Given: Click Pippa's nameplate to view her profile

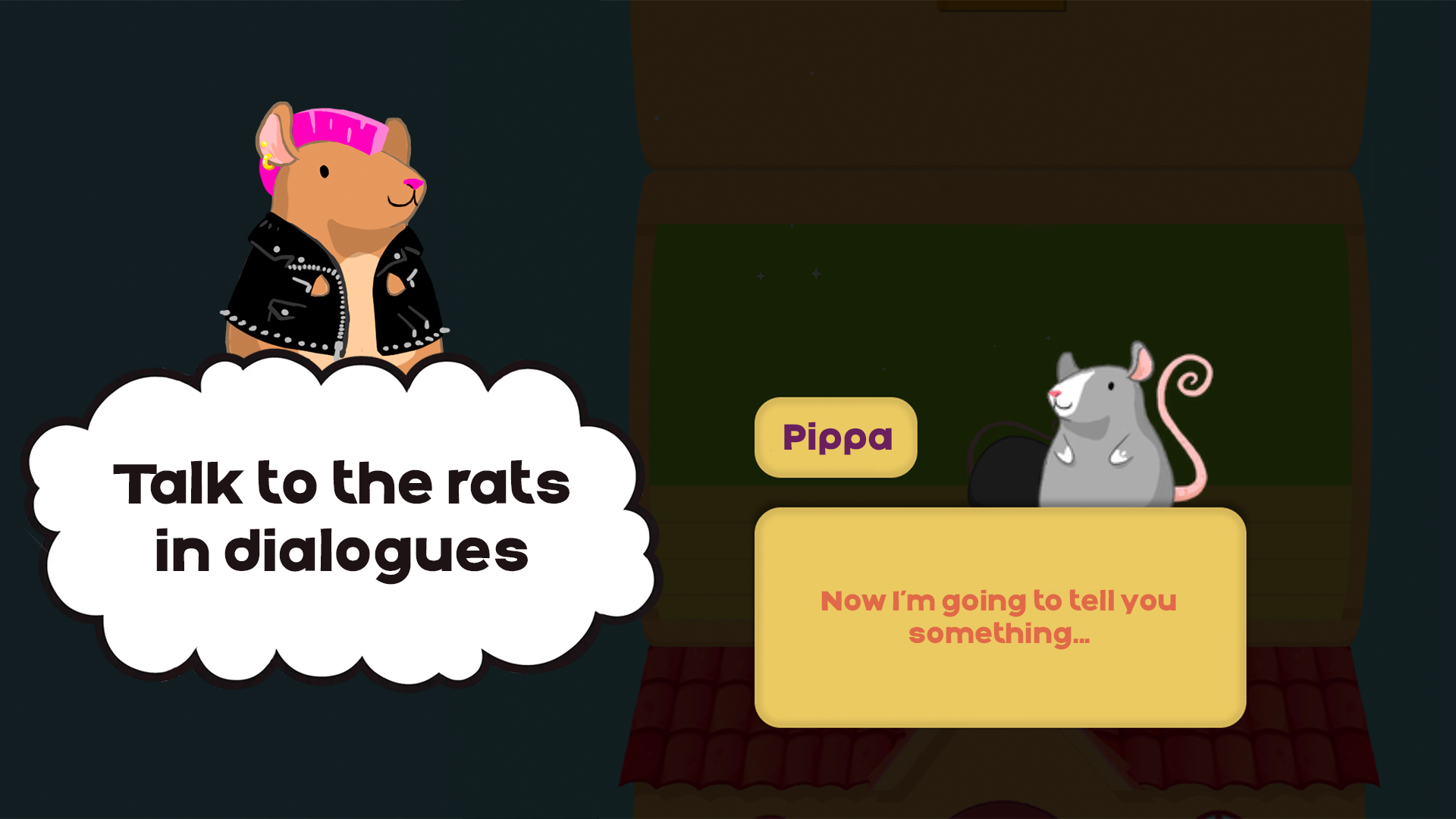Looking at the screenshot, I should (836, 438).
